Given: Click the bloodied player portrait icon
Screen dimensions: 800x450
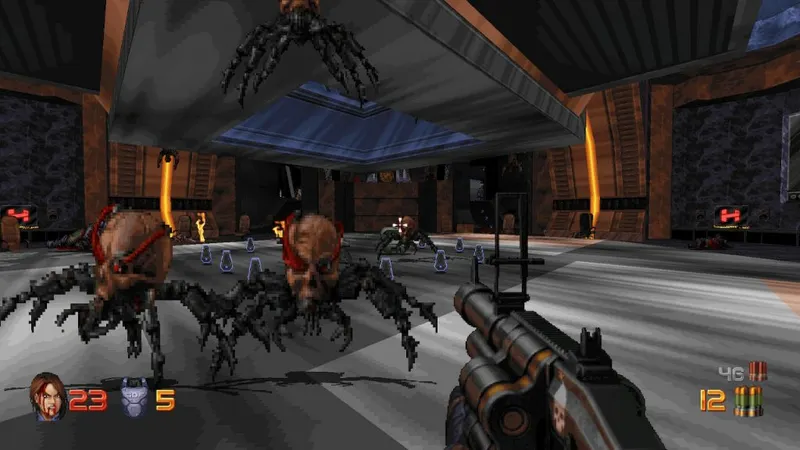Looking at the screenshot, I should (x=48, y=397).
